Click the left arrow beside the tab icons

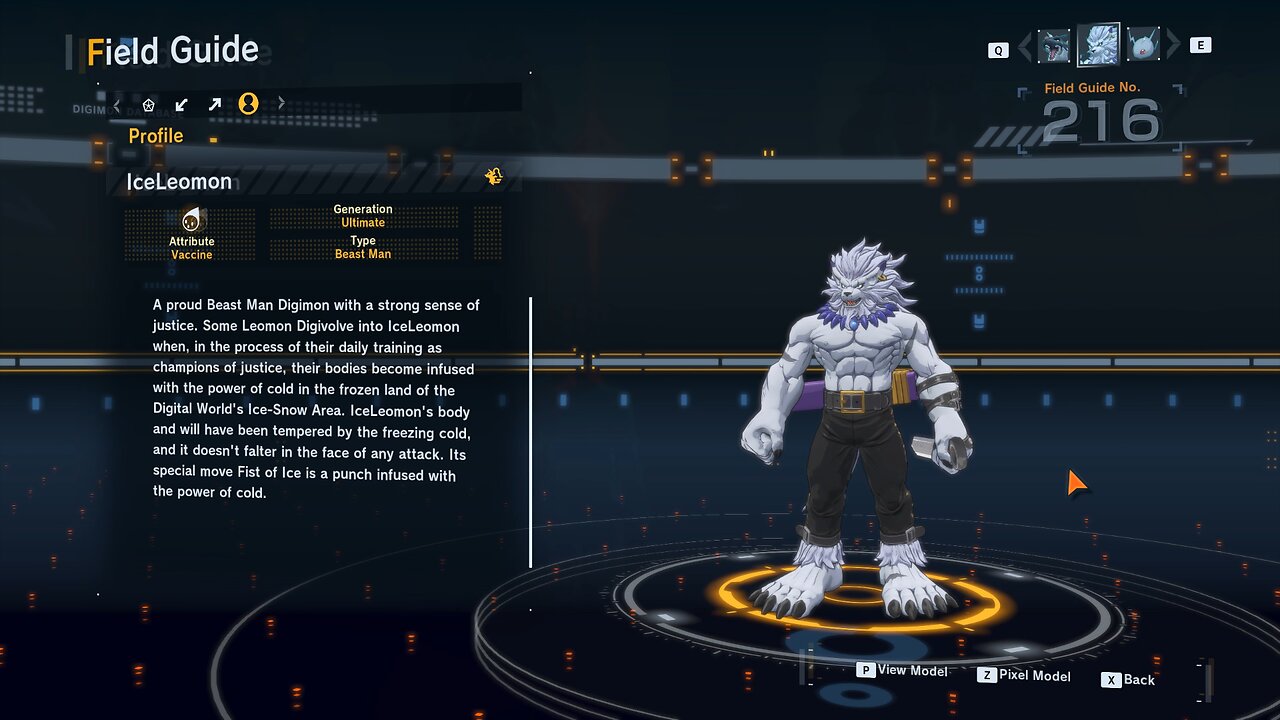pyautogui.click(x=117, y=104)
